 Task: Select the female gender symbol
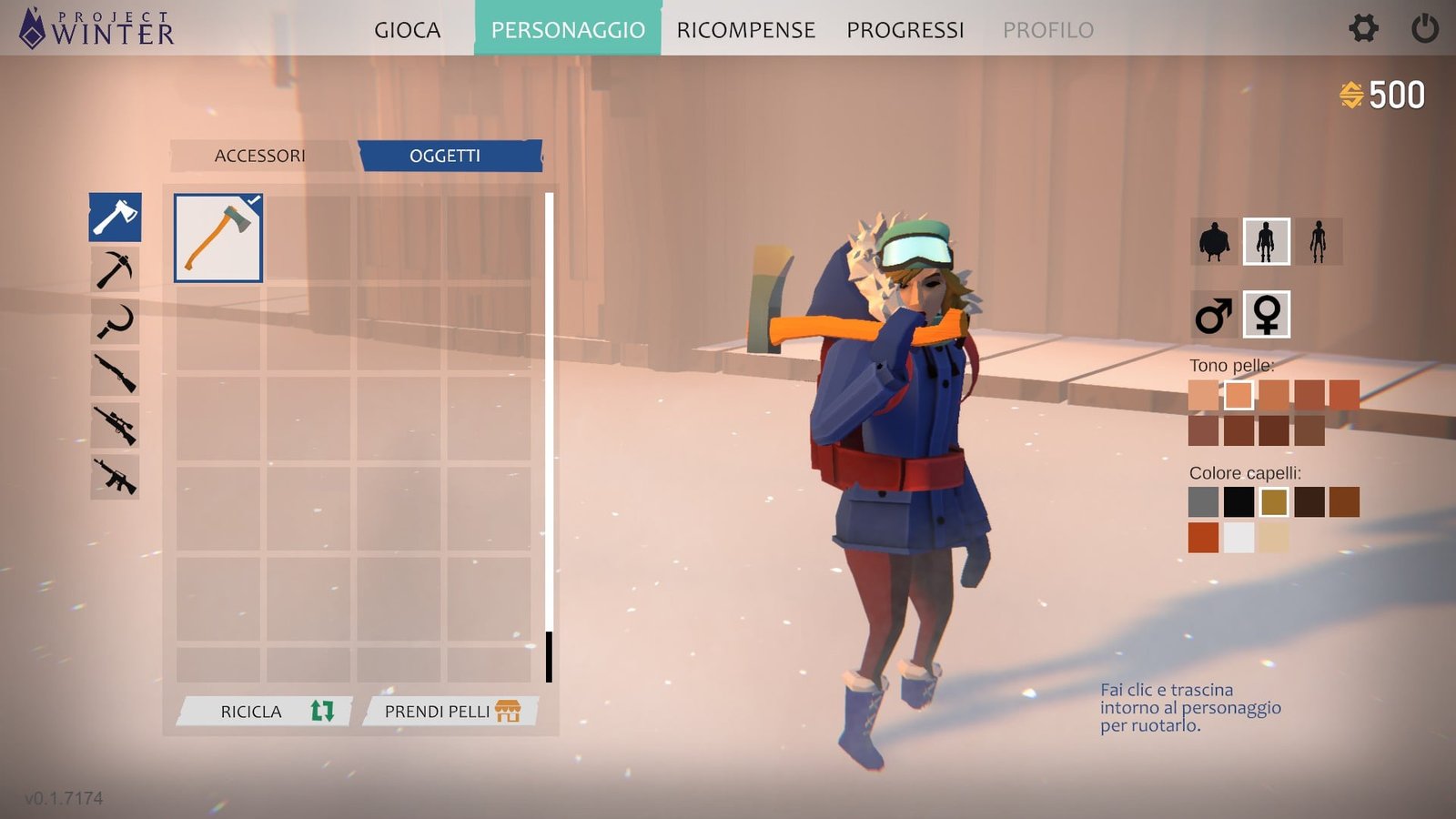pos(1267,315)
